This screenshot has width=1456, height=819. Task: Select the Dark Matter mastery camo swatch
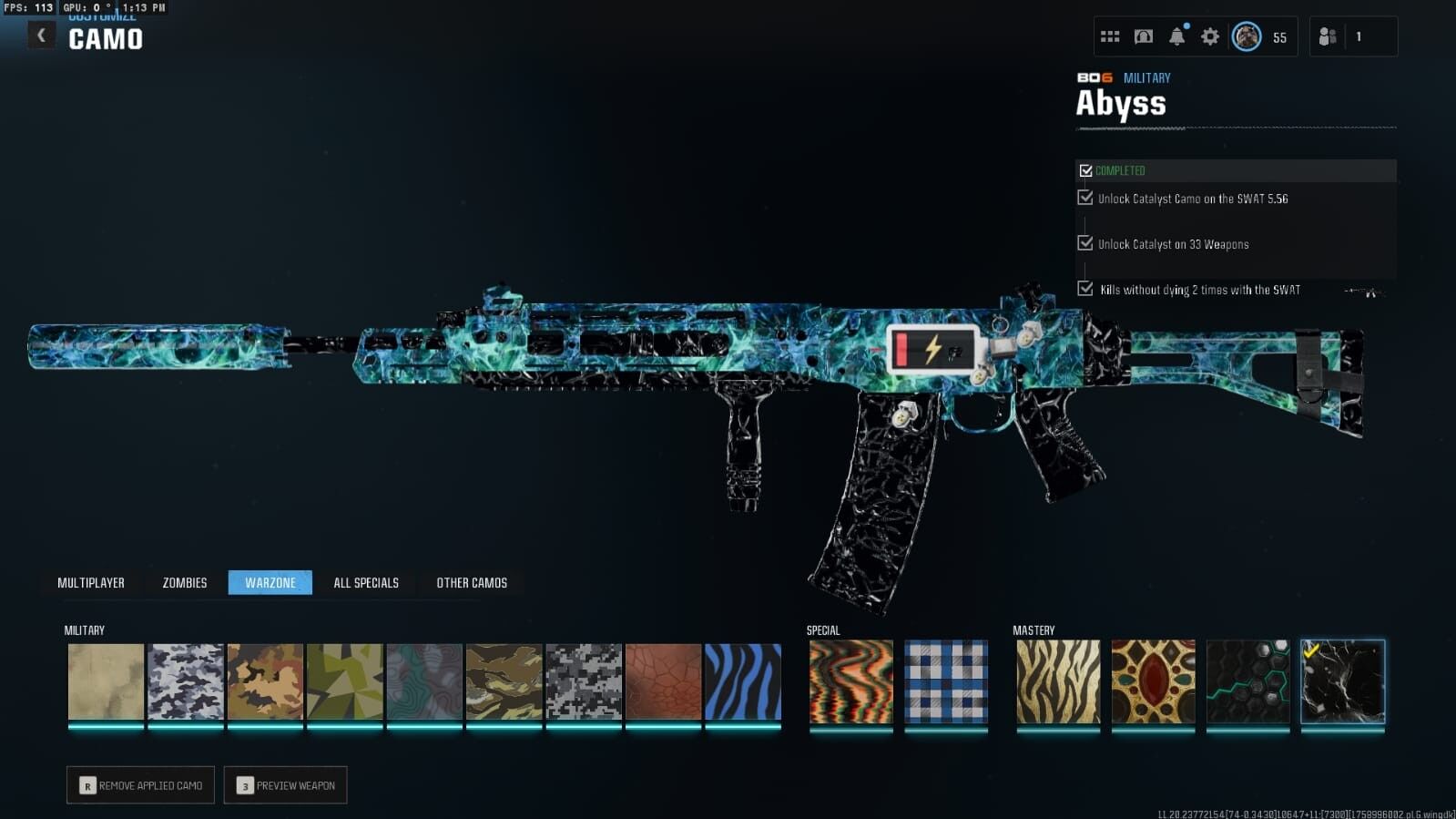(x=1343, y=683)
